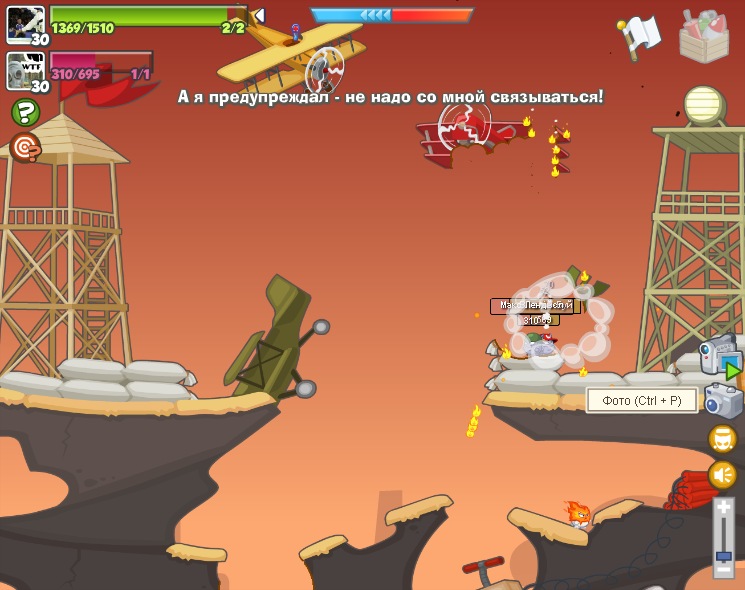This screenshot has height=590, width=745.
Task: Zoom out with the minus button
Action: pyautogui.click(x=724, y=570)
